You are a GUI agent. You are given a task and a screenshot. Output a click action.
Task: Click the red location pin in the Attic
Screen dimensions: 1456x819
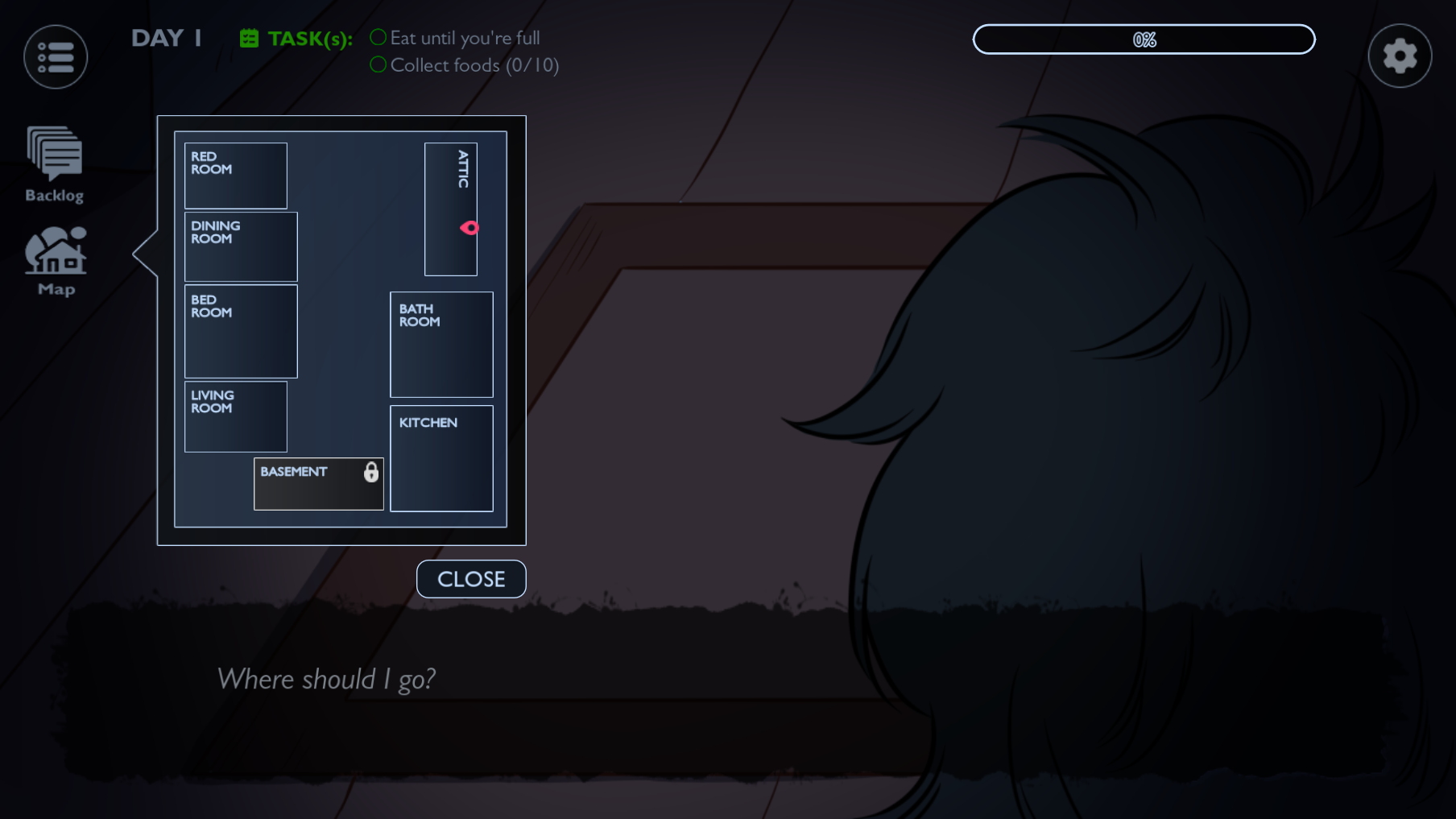pos(469,228)
